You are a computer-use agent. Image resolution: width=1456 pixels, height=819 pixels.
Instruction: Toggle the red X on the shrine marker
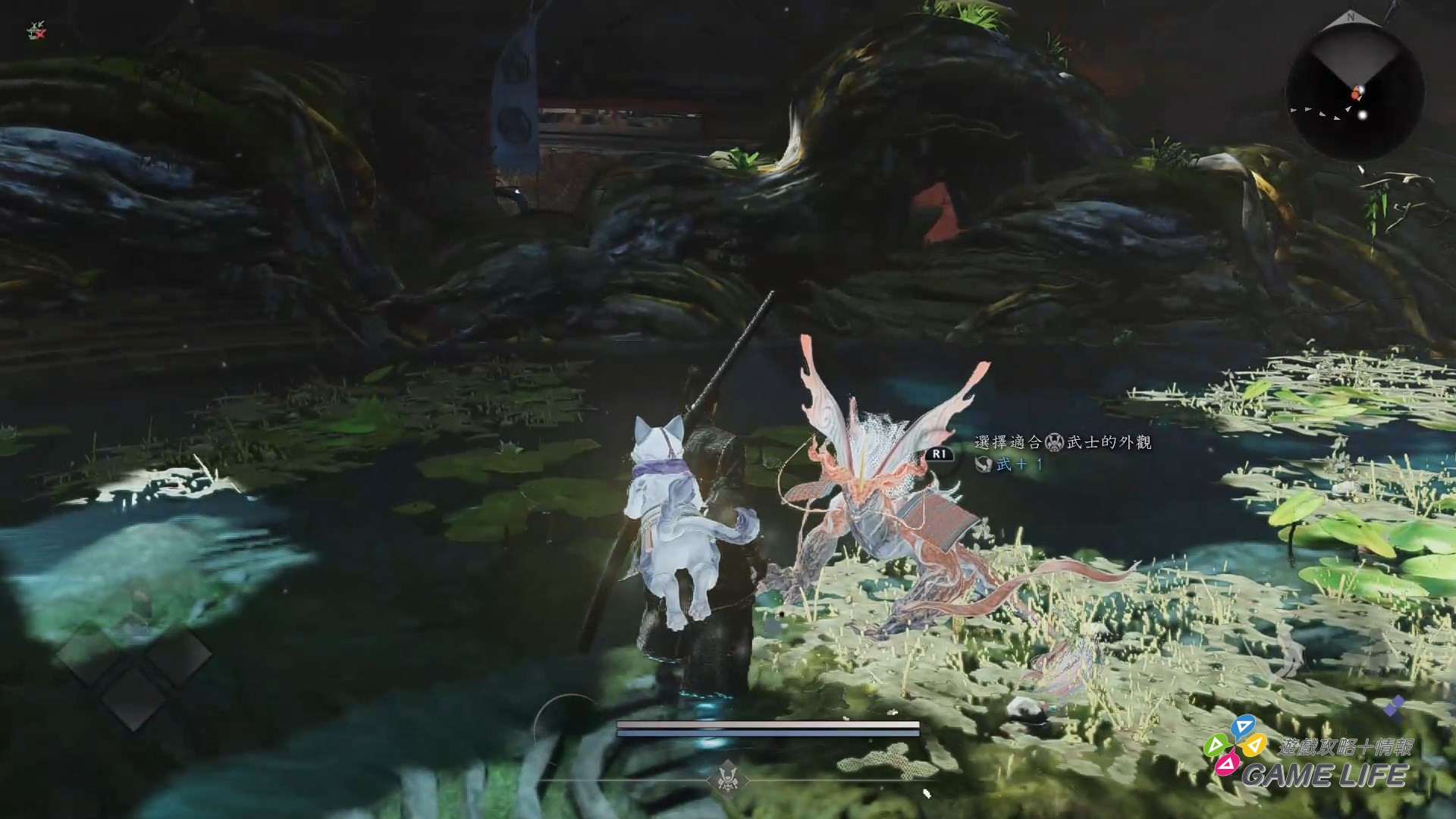[x=39, y=33]
